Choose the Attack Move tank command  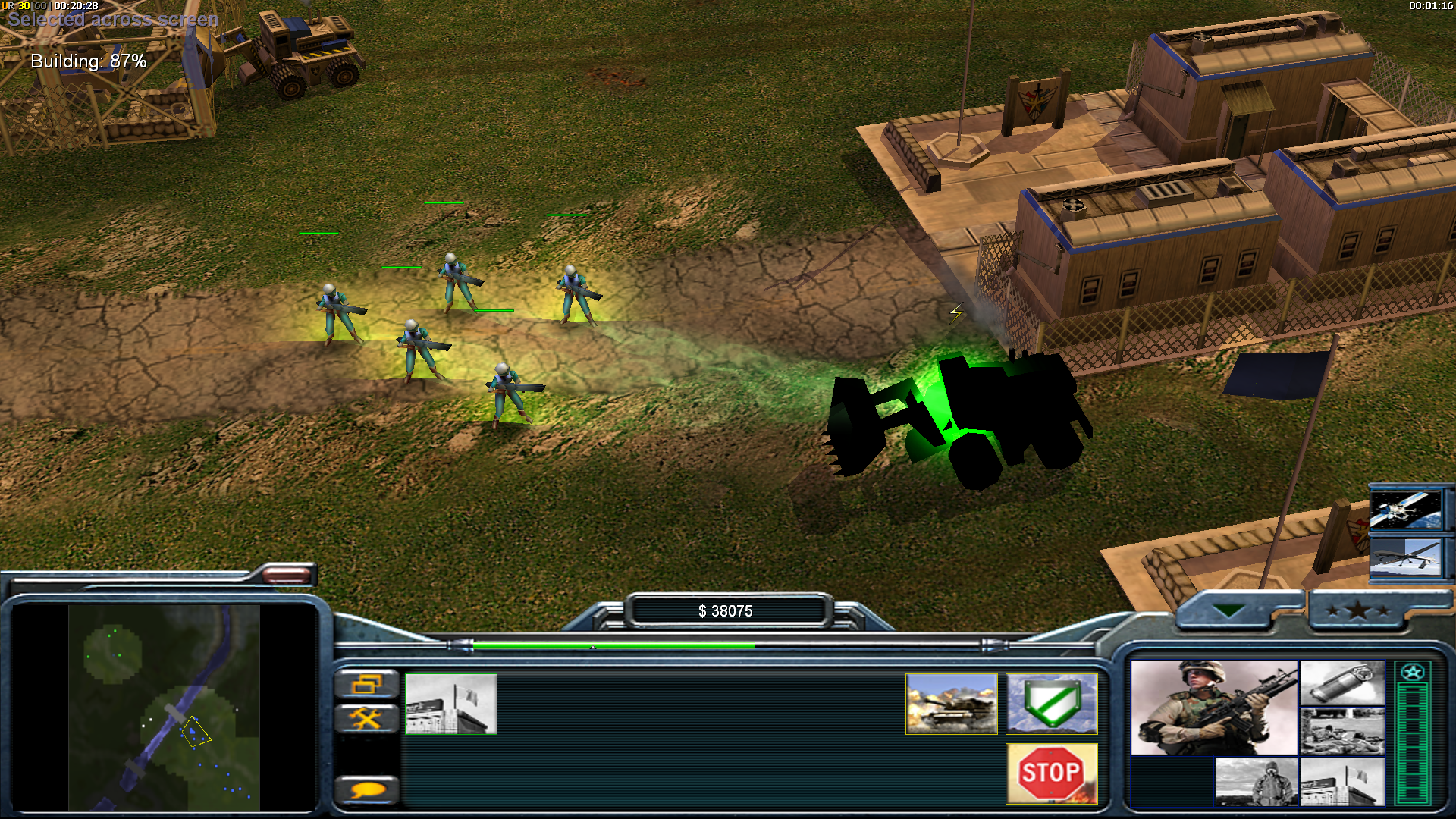(951, 704)
